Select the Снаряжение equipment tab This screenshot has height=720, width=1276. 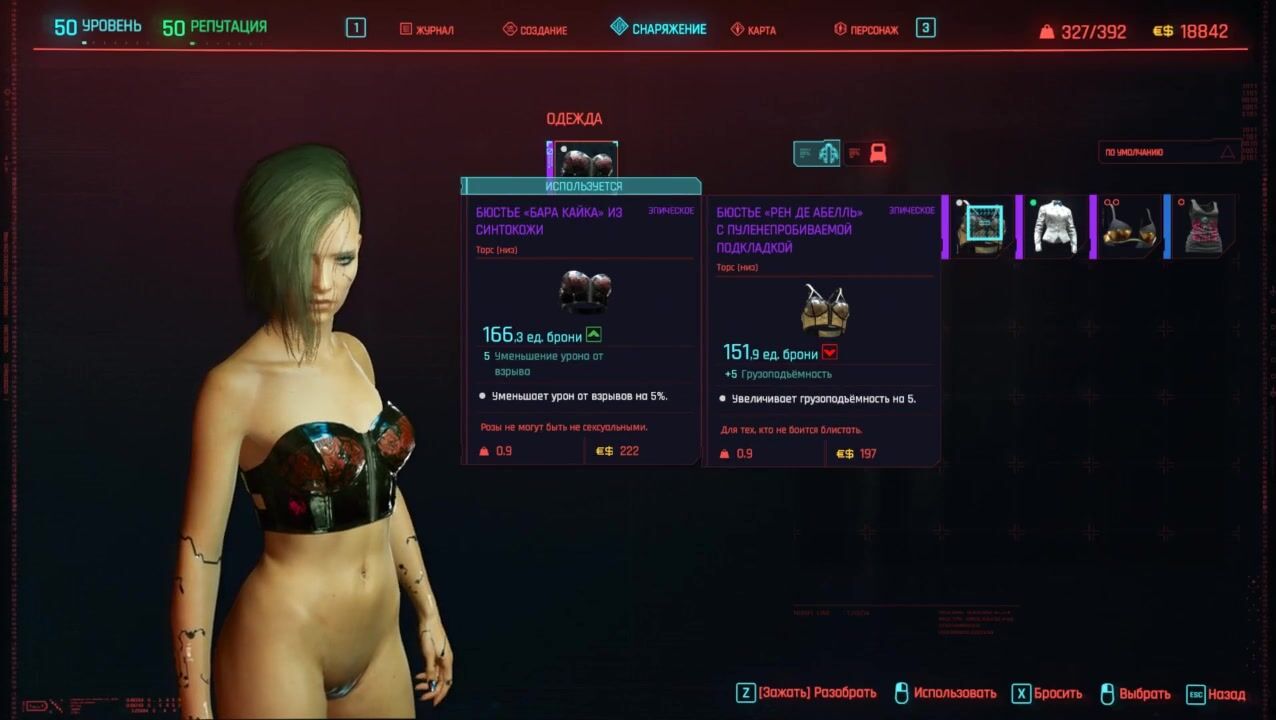tap(659, 29)
